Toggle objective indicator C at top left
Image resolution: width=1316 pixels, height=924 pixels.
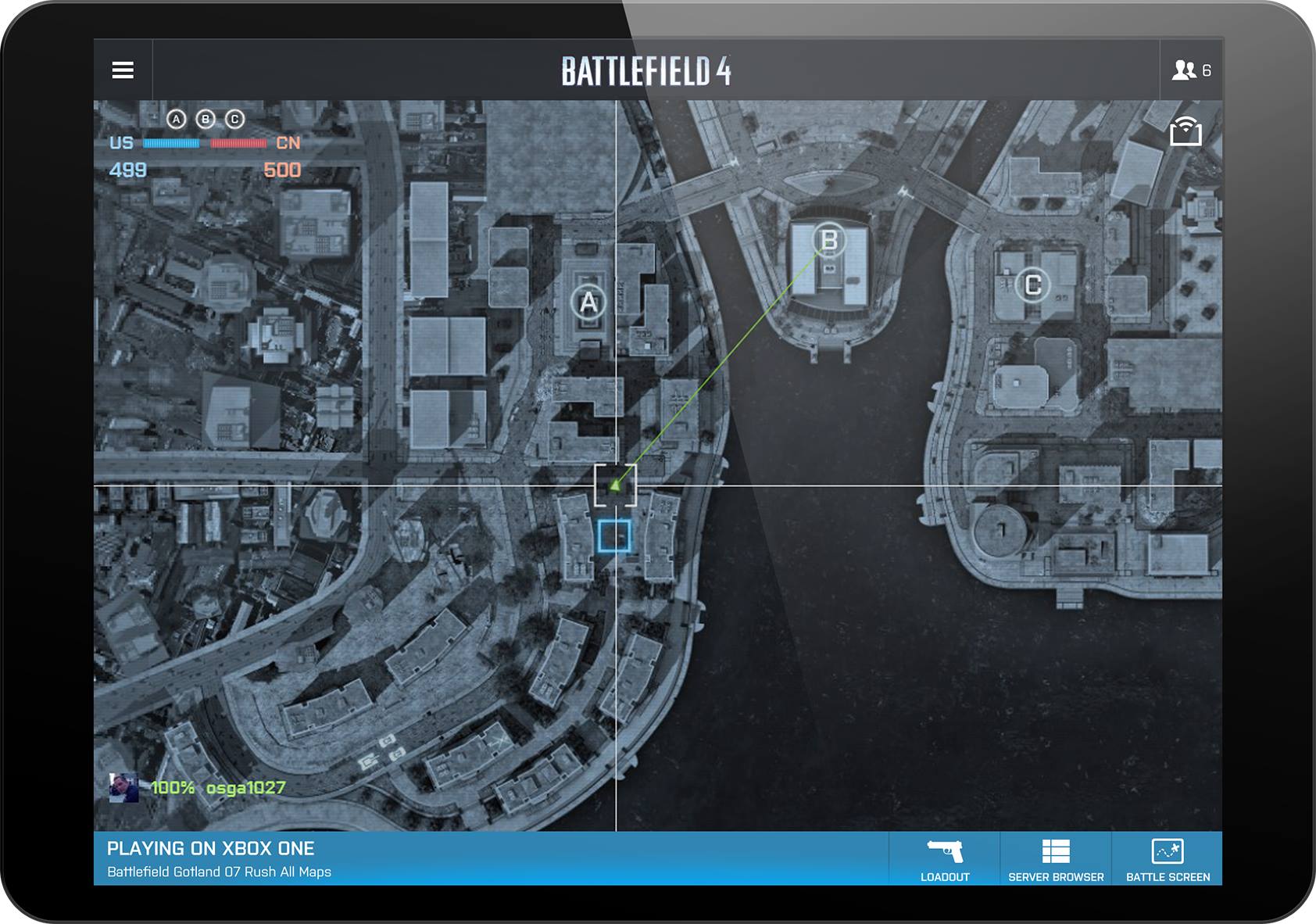[234, 120]
